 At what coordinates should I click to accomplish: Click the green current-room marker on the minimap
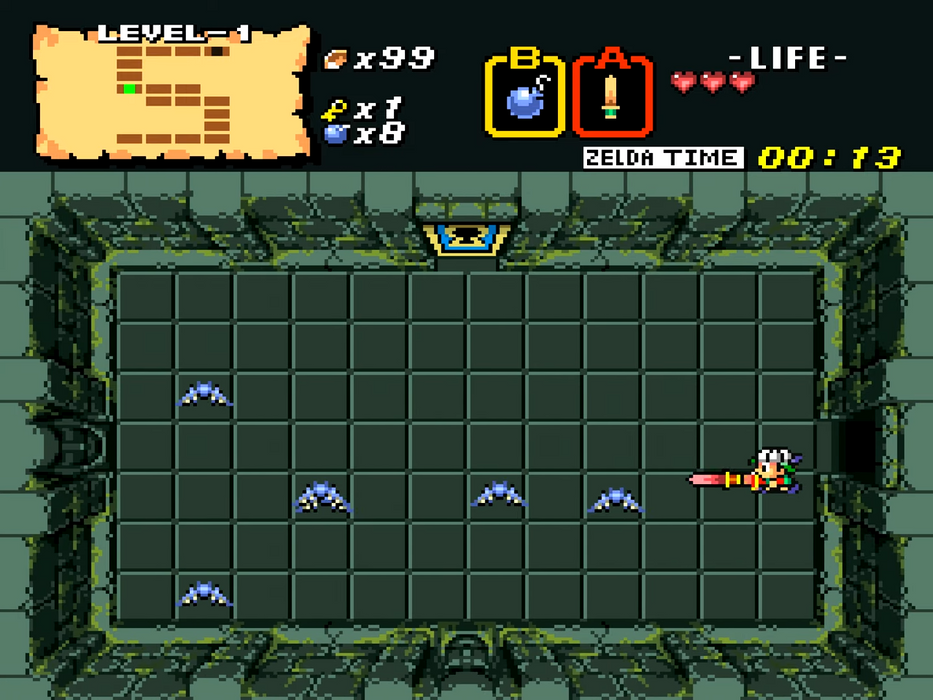(x=130, y=89)
